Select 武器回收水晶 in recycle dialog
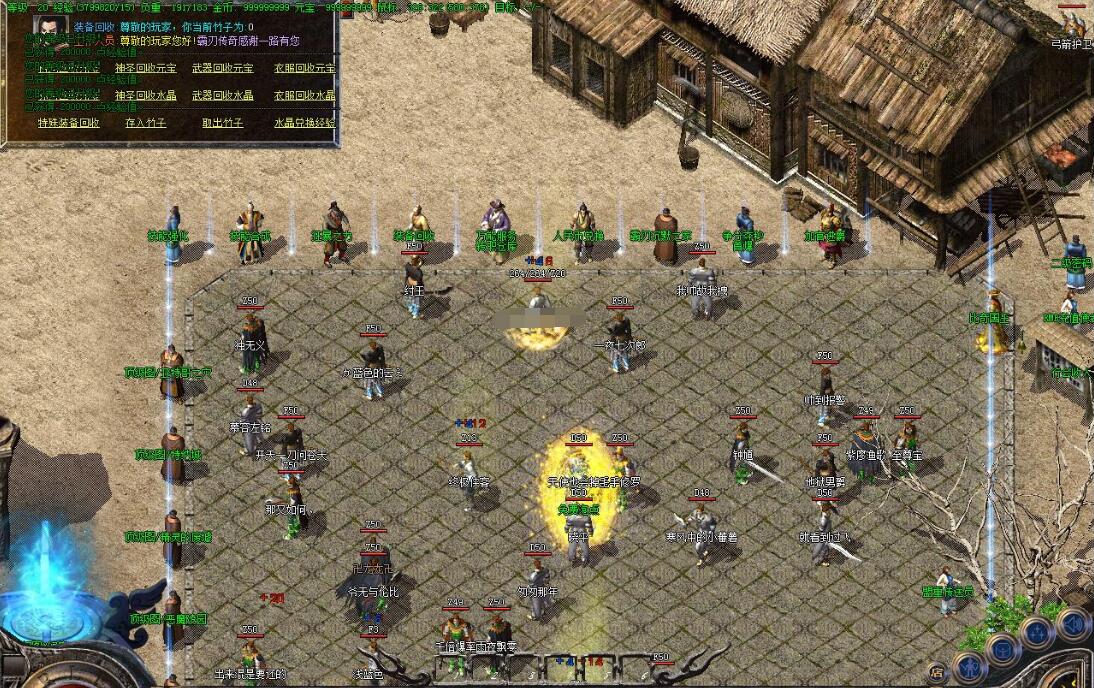1094x688 pixels. [222, 96]
